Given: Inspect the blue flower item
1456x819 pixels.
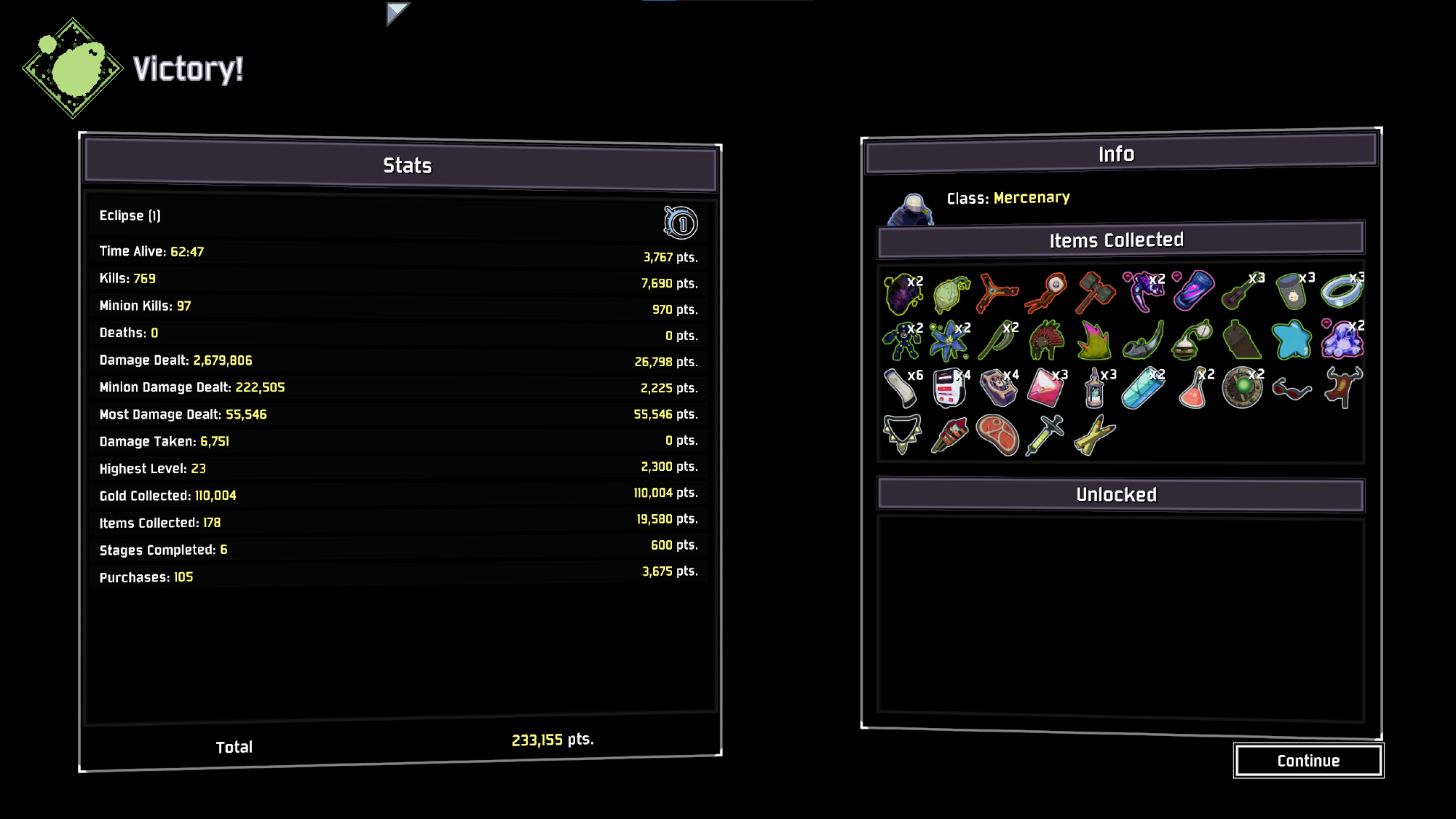Looking at the screenshot, I should 949,341.
